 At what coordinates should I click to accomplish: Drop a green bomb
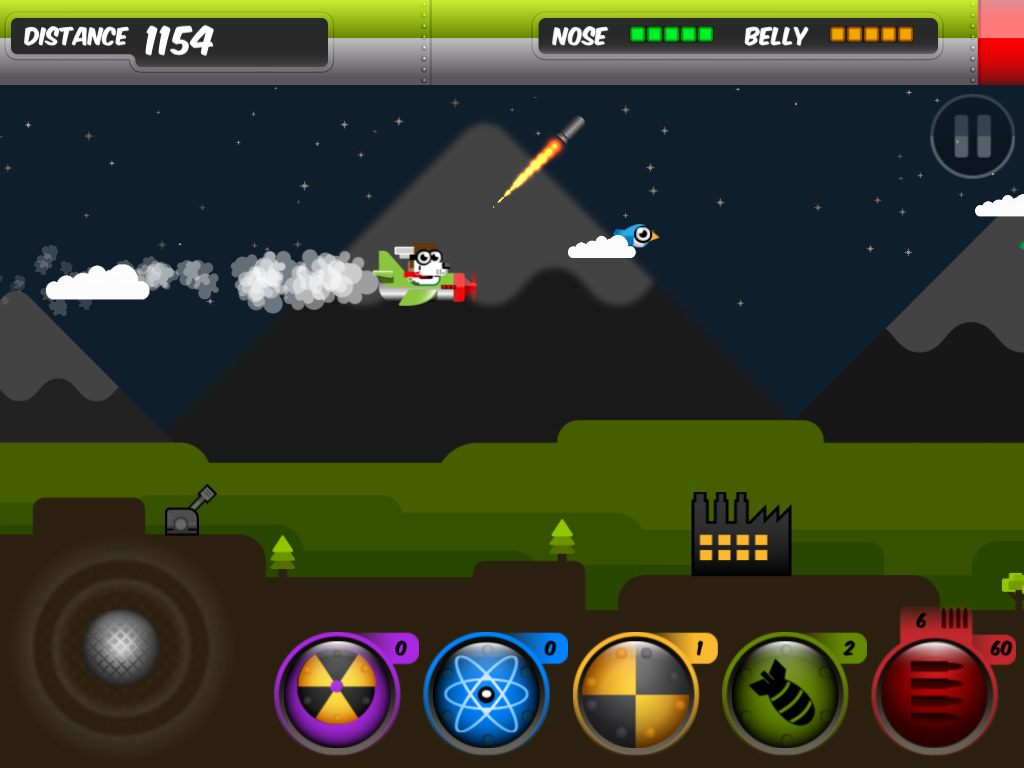click(785, 692)
